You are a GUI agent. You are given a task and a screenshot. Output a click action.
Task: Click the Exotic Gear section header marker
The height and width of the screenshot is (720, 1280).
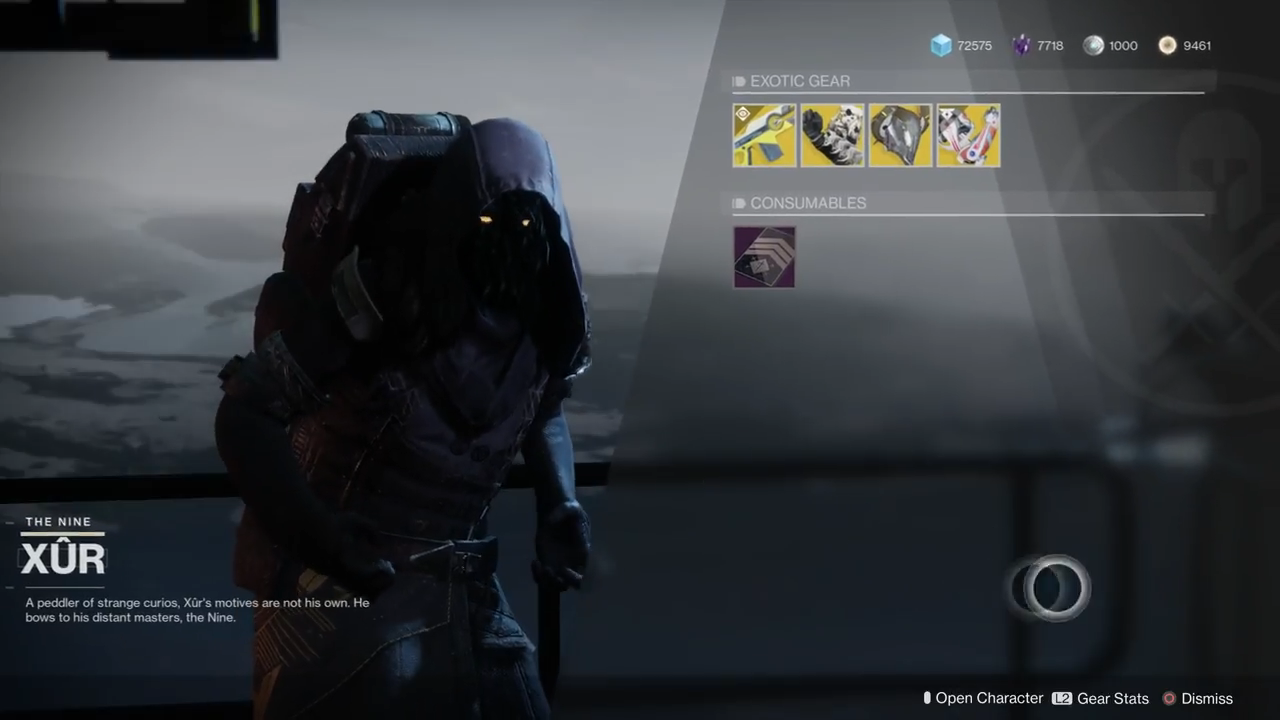738,81
